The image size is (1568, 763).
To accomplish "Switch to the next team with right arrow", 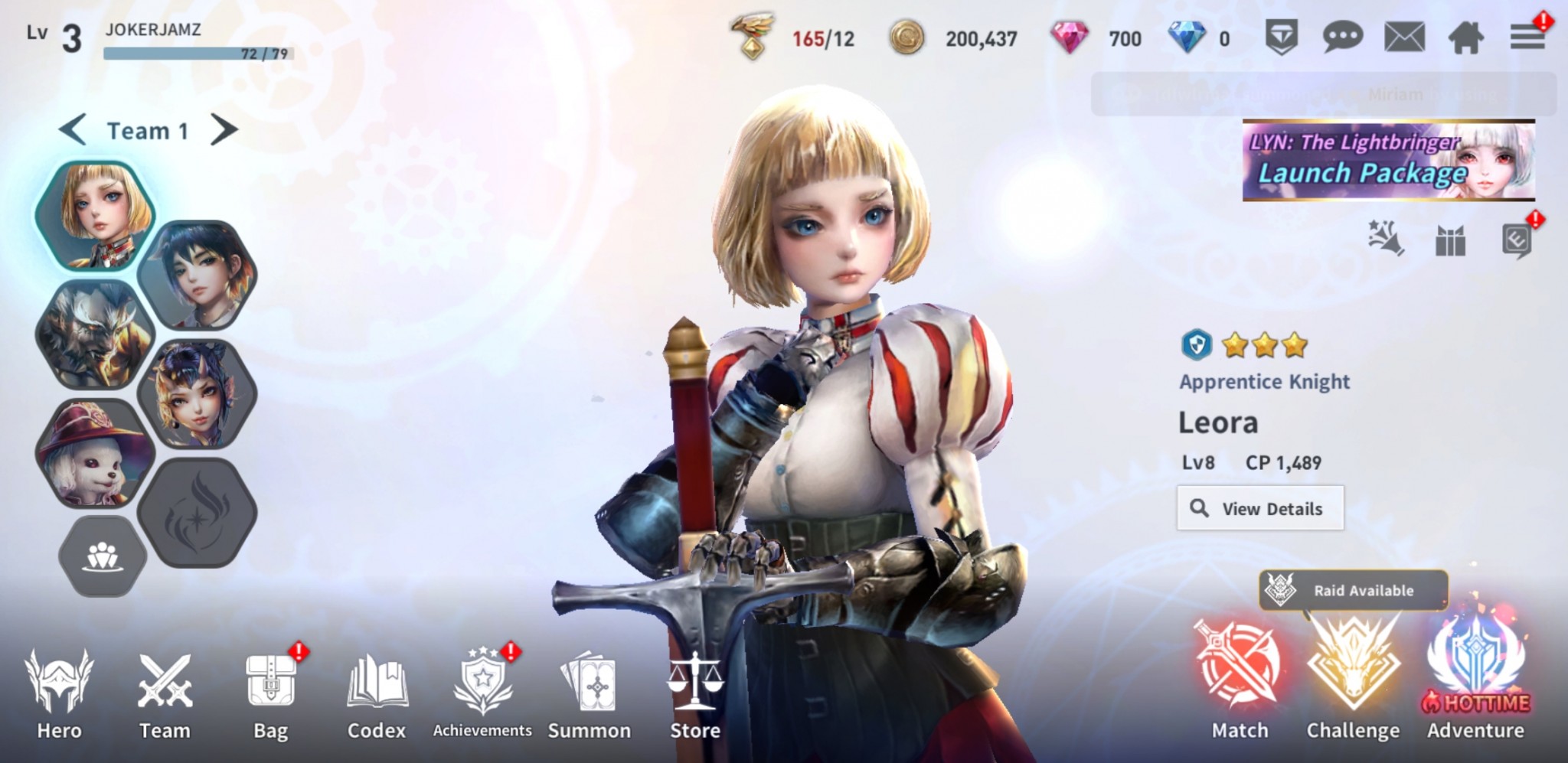I will tap(224, 130).
